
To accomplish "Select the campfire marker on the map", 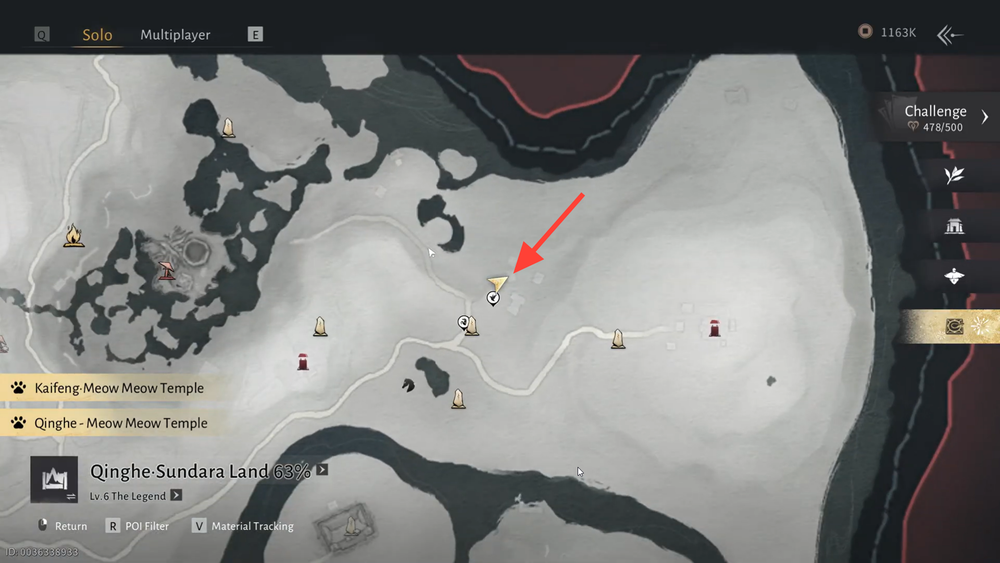I will (x=73, y=236).
